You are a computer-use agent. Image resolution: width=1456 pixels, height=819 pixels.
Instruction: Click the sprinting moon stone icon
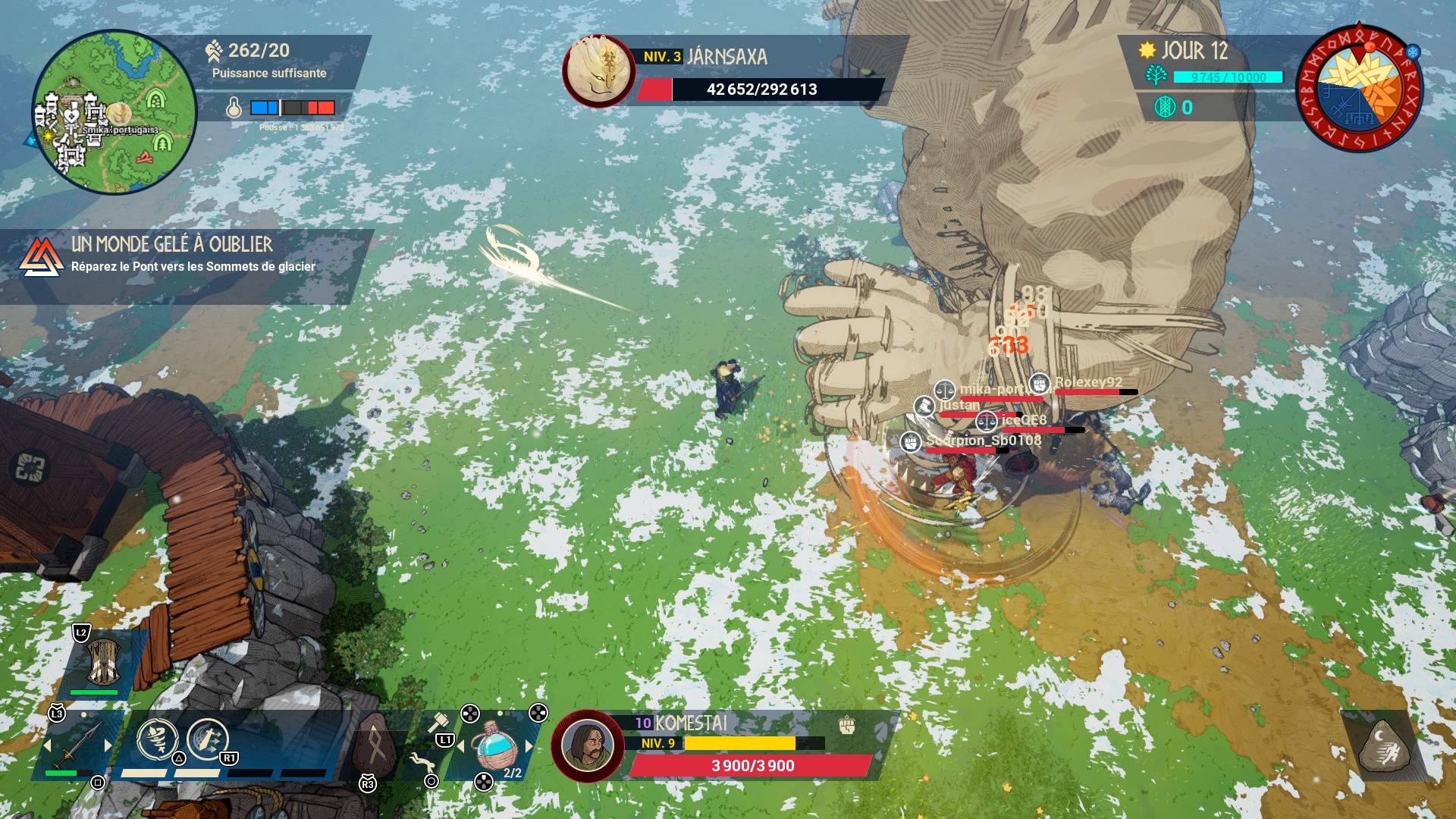point(1383,746)
